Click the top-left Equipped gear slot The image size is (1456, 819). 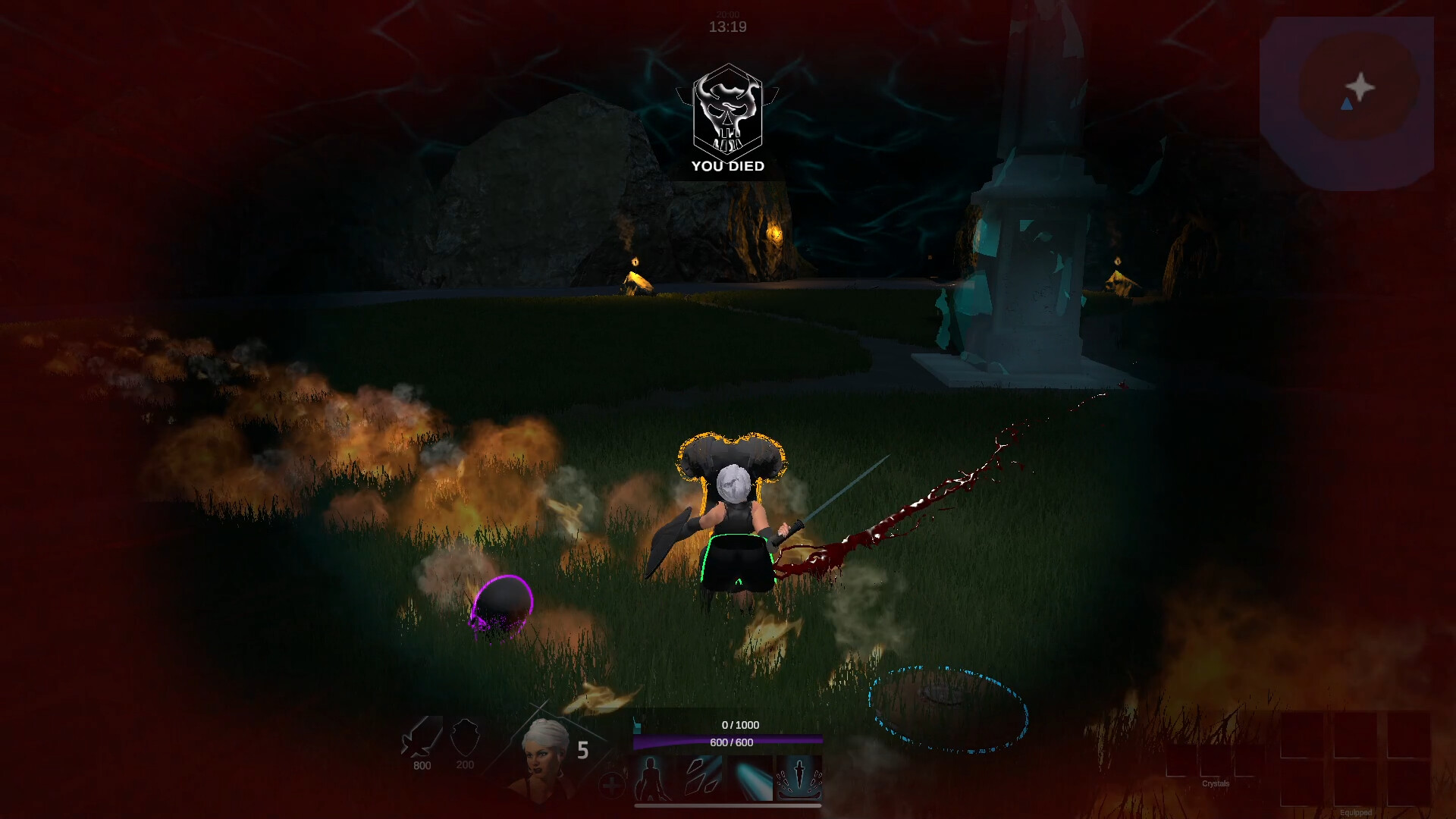1302,735
